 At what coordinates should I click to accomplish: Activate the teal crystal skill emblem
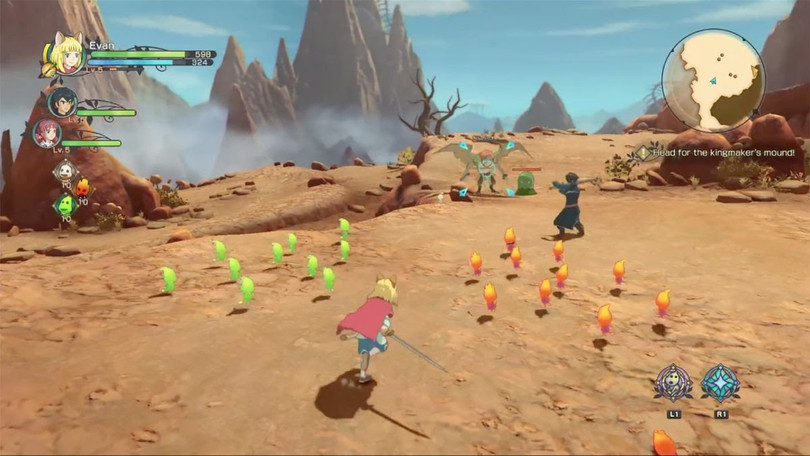click(x=720, y=383)
